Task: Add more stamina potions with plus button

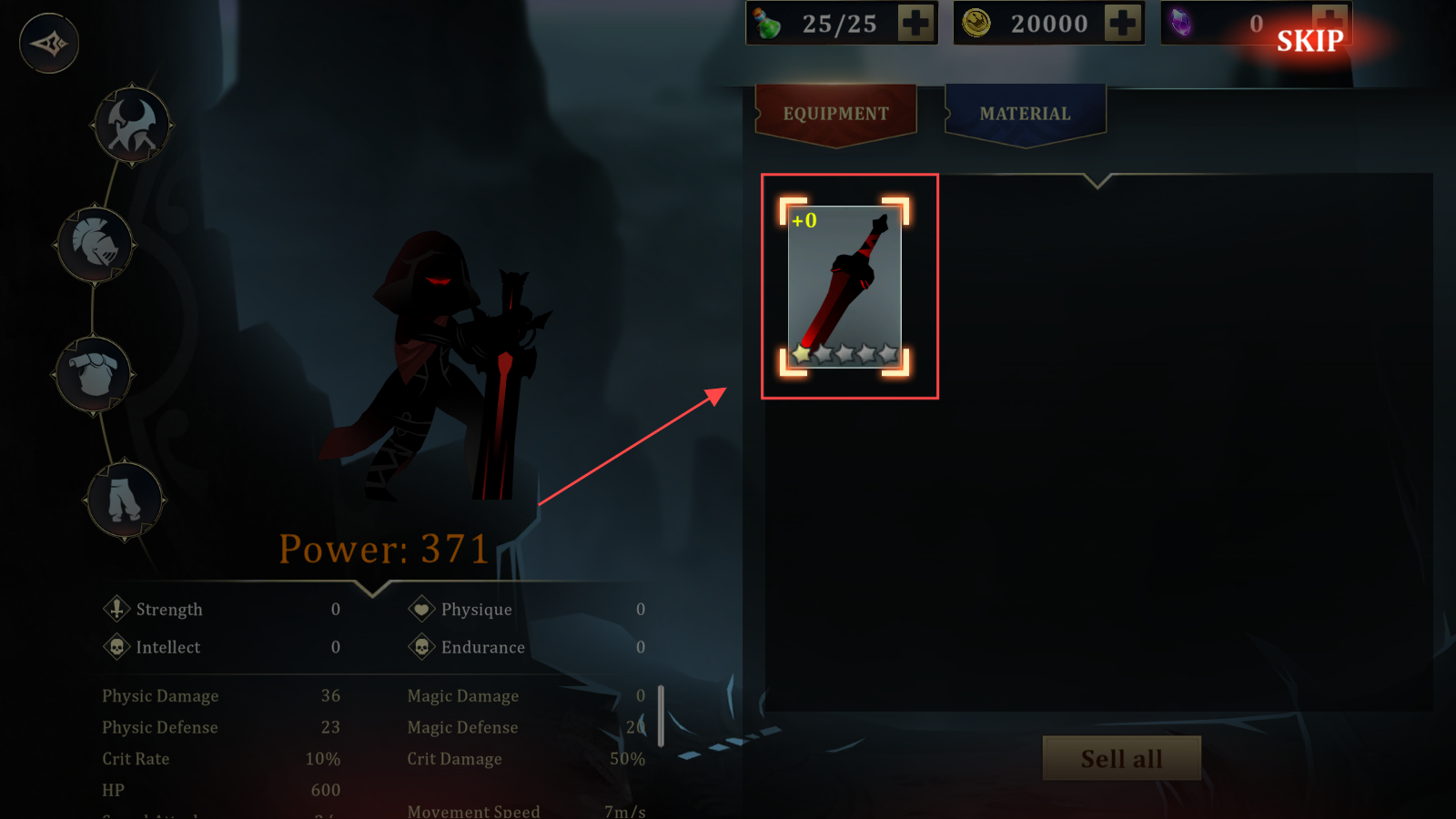Action: tap(915, 24)
